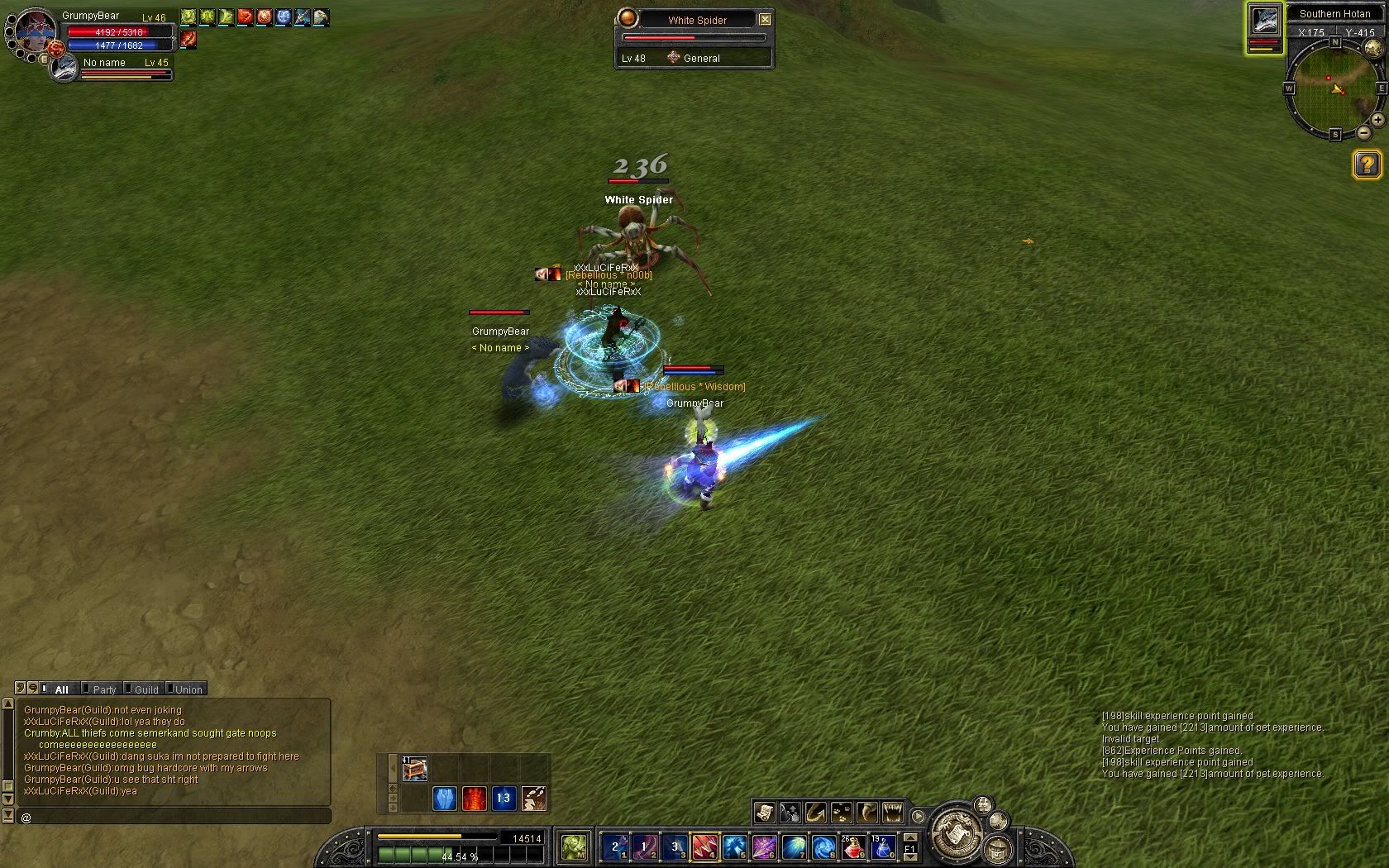Image resolution: width=1389 pixels, height=868 pixels.
Task: Open the yellow question mark help button
Action: point(1367,165)
